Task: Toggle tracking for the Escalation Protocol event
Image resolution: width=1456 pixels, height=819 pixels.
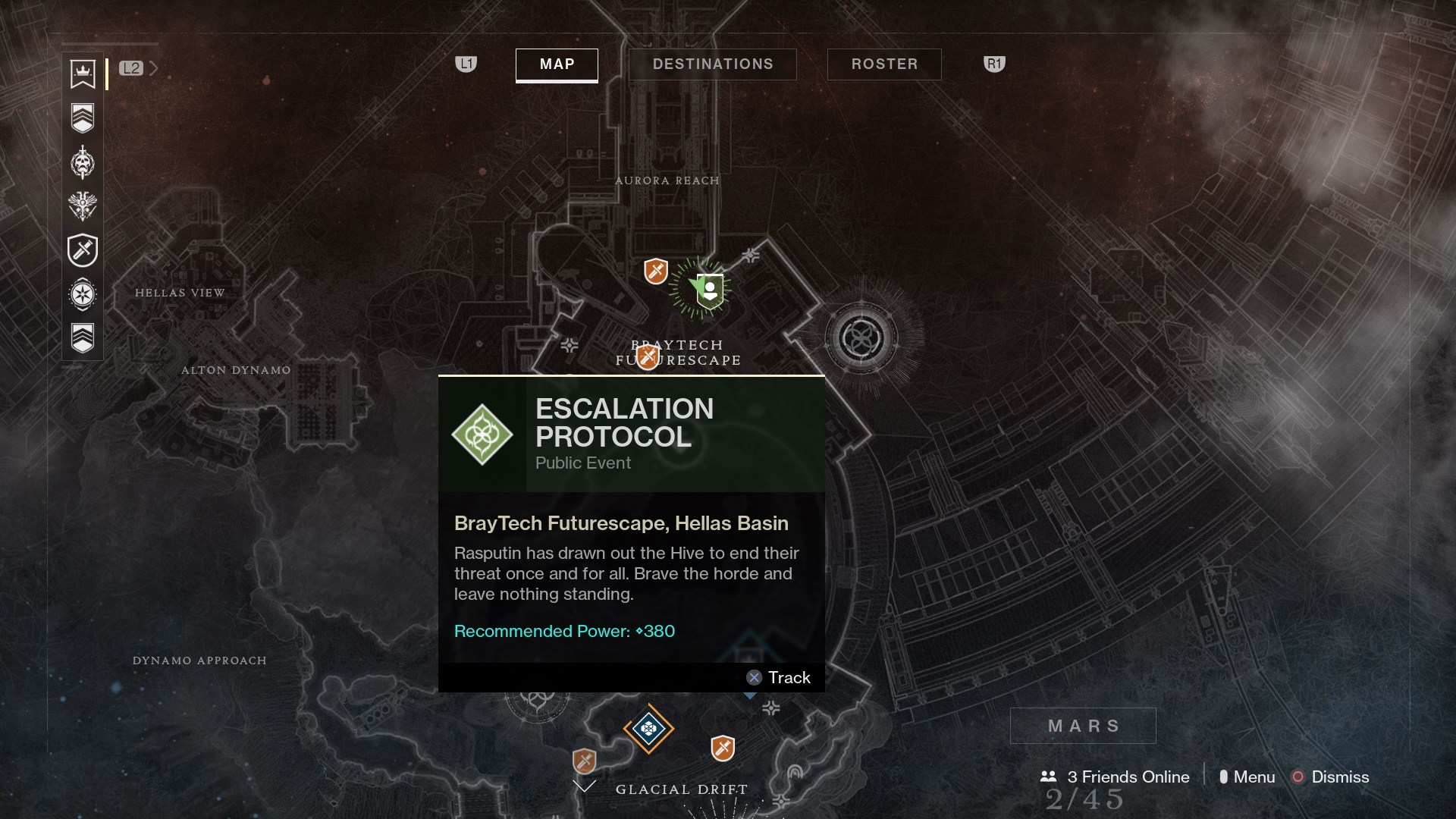Action: tap(779, 677)
